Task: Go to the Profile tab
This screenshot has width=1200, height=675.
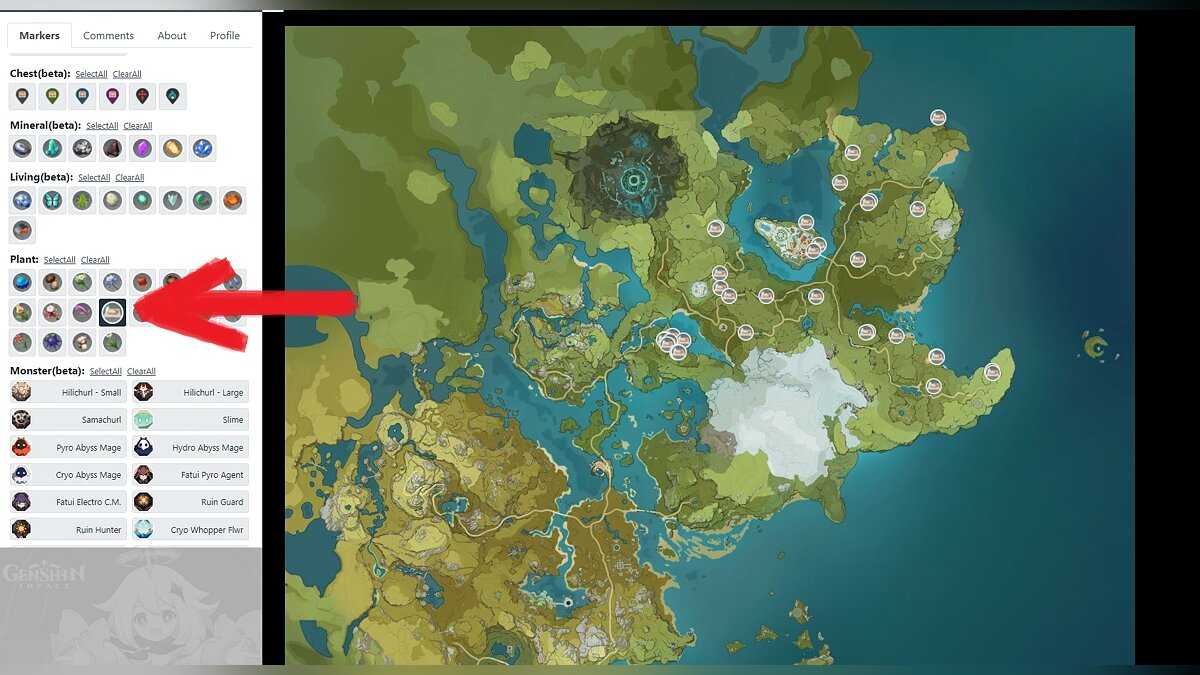Action: (x=224, y=36)
